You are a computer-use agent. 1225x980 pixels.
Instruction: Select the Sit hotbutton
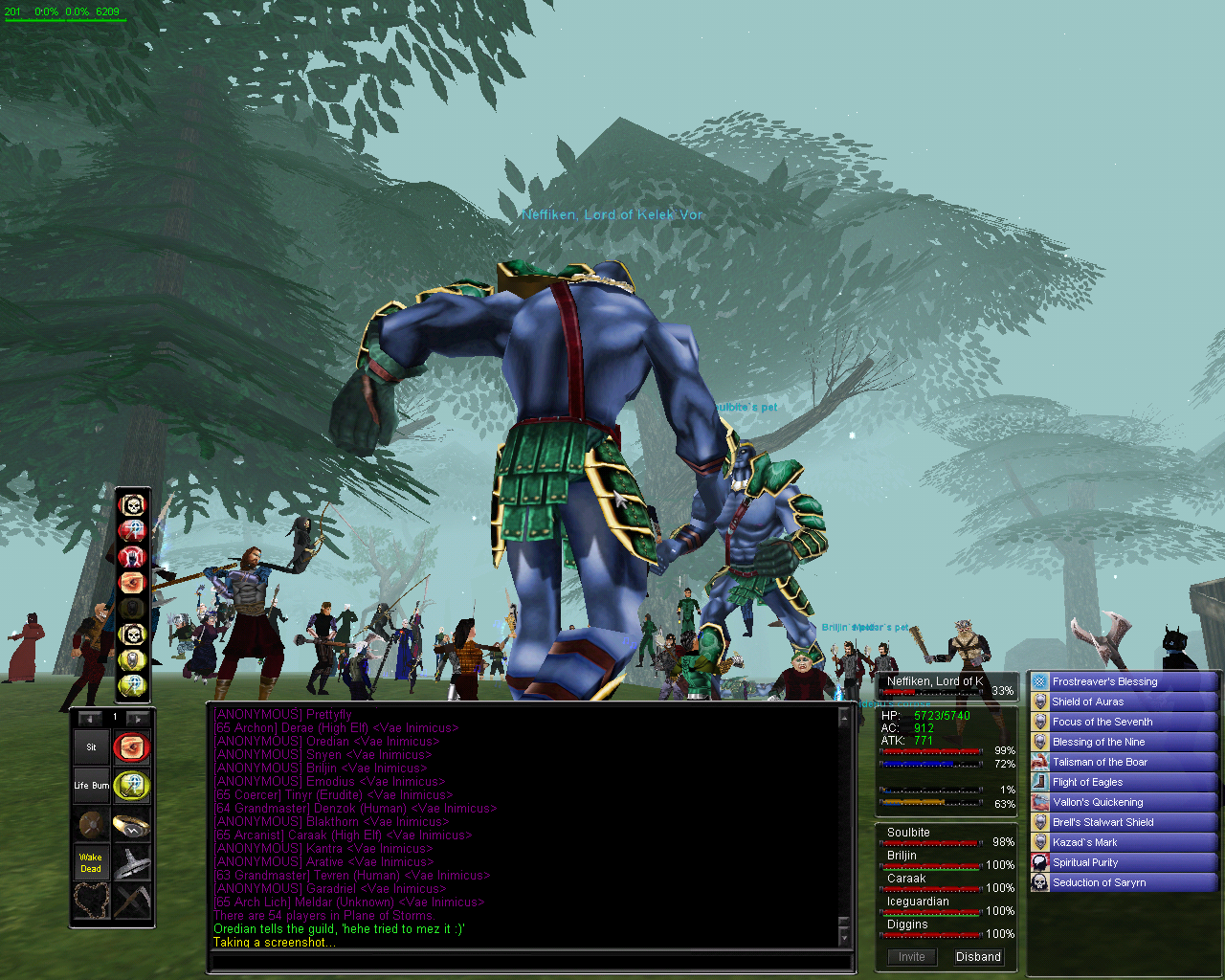point(92,747)
